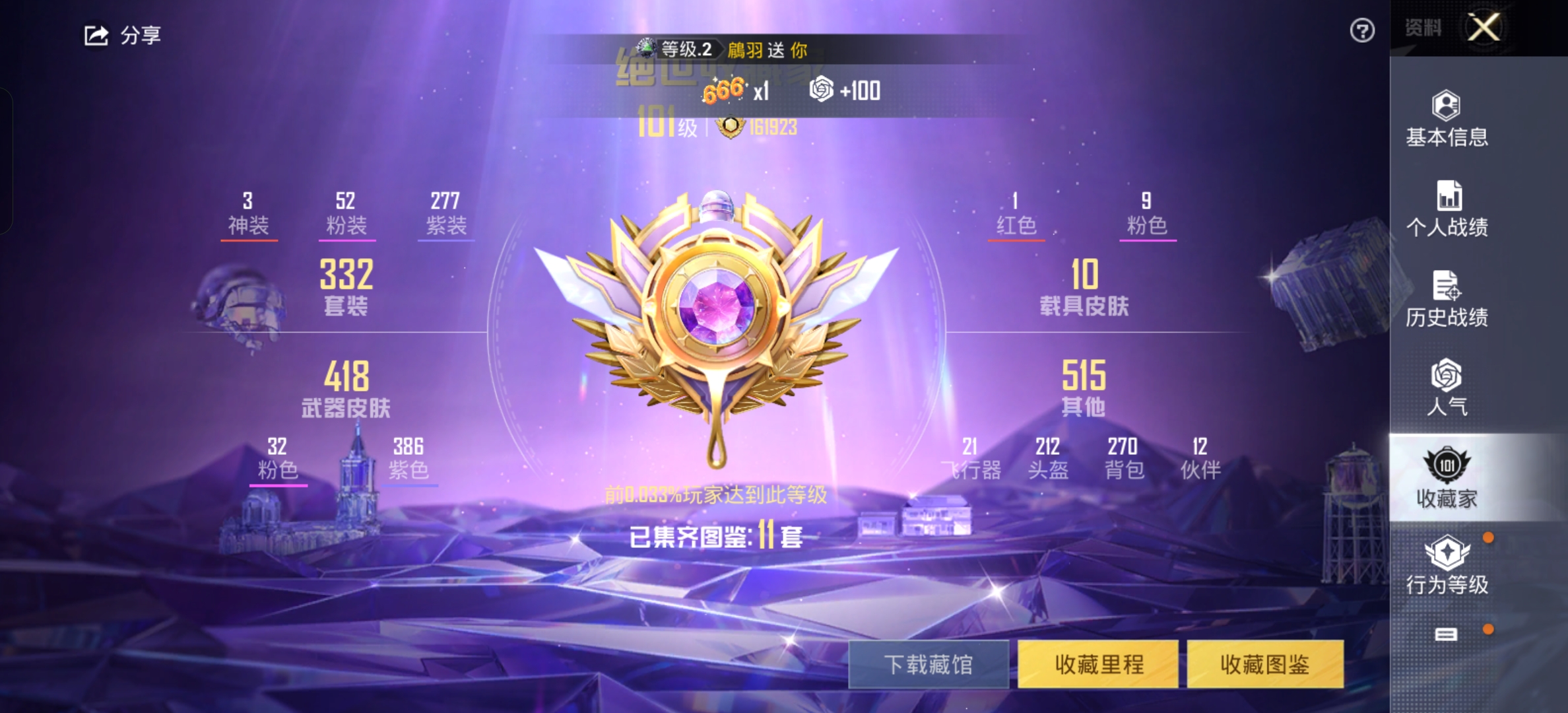1568x713 pixels.
Task: Expand the extra menu icon below 行为等级
Action: click(x=1446, y=634)
